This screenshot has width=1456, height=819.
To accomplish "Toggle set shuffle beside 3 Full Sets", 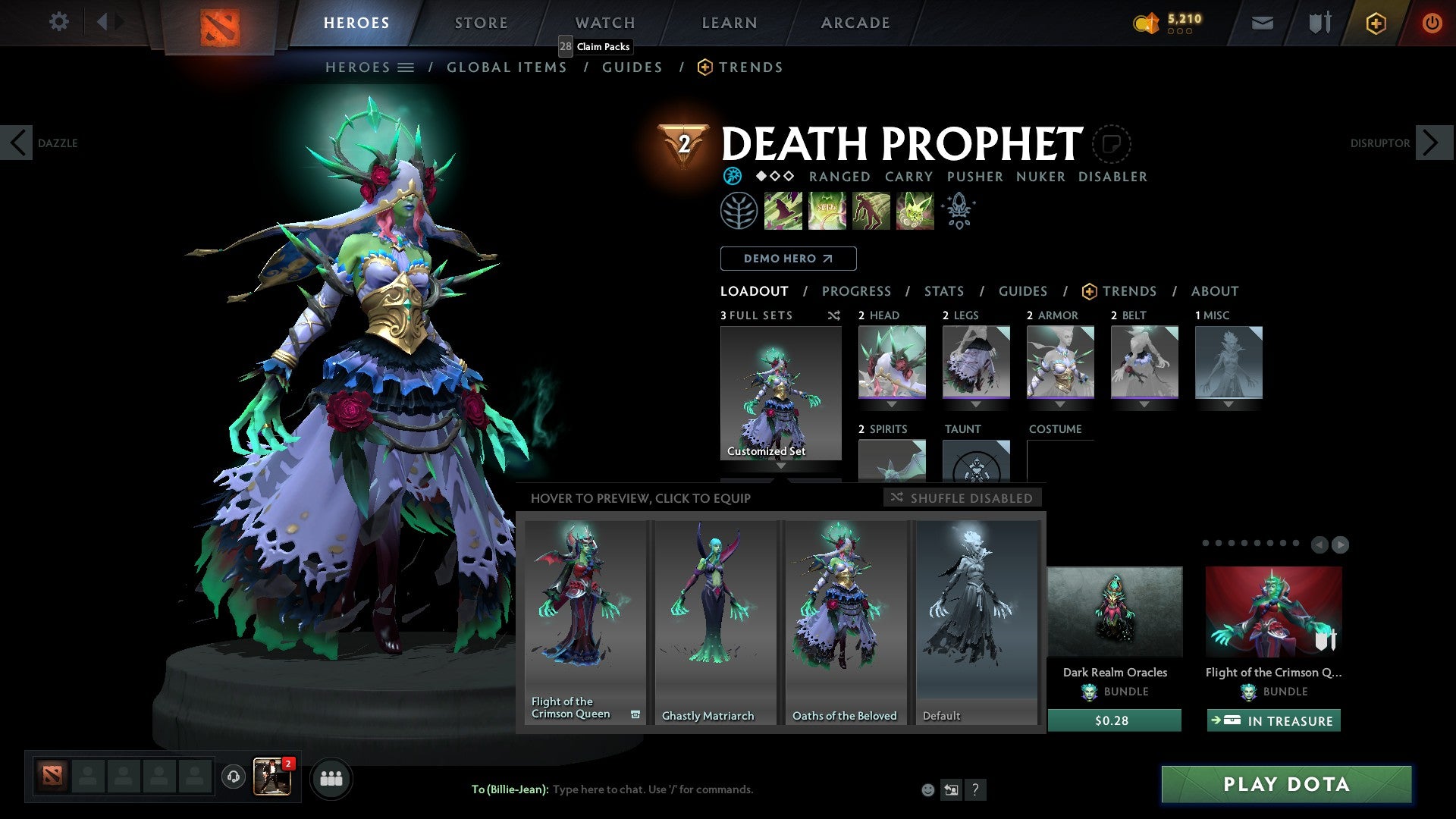I will (834, 315).
